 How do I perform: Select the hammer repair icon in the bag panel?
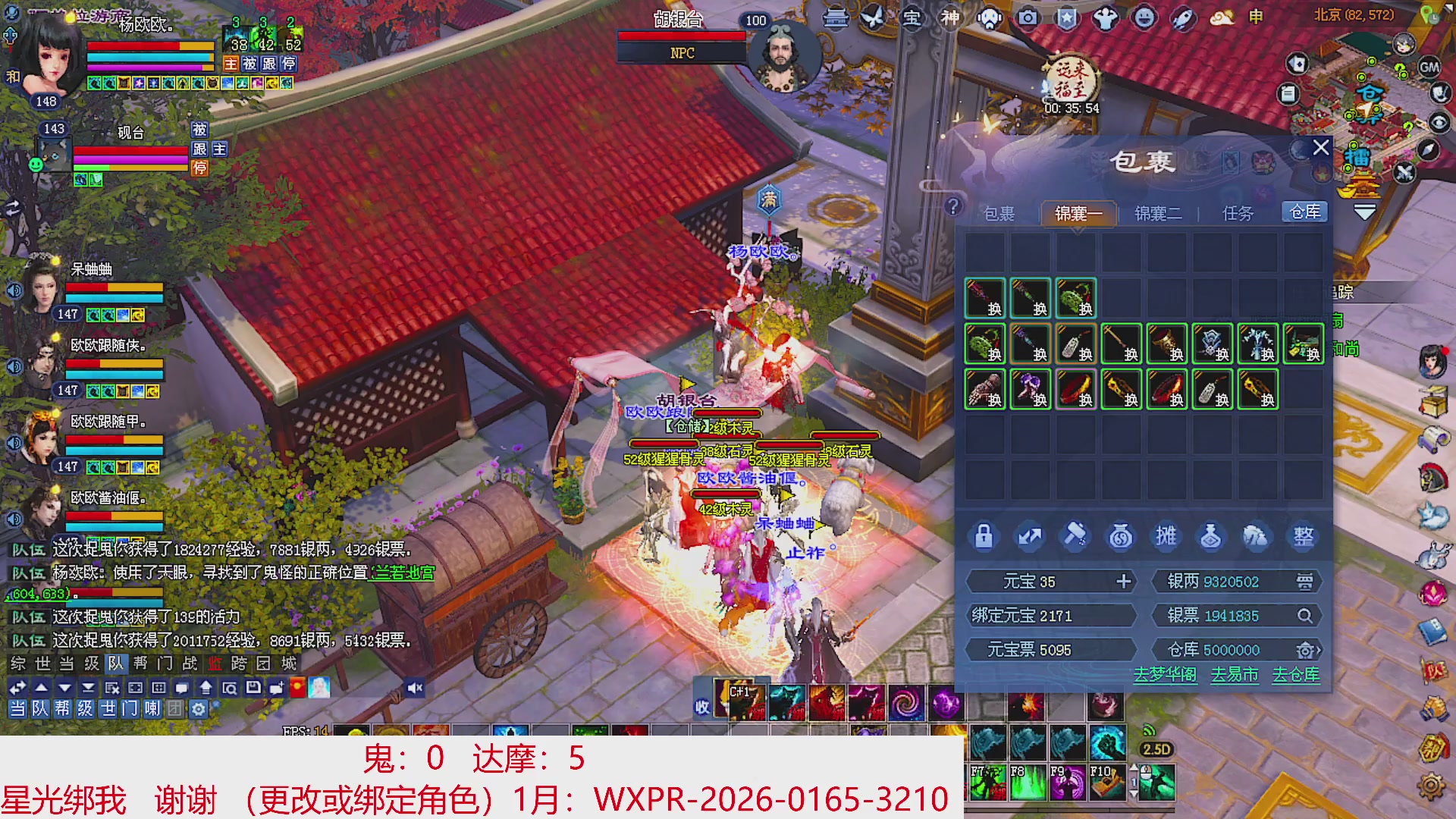point(1075,536)
